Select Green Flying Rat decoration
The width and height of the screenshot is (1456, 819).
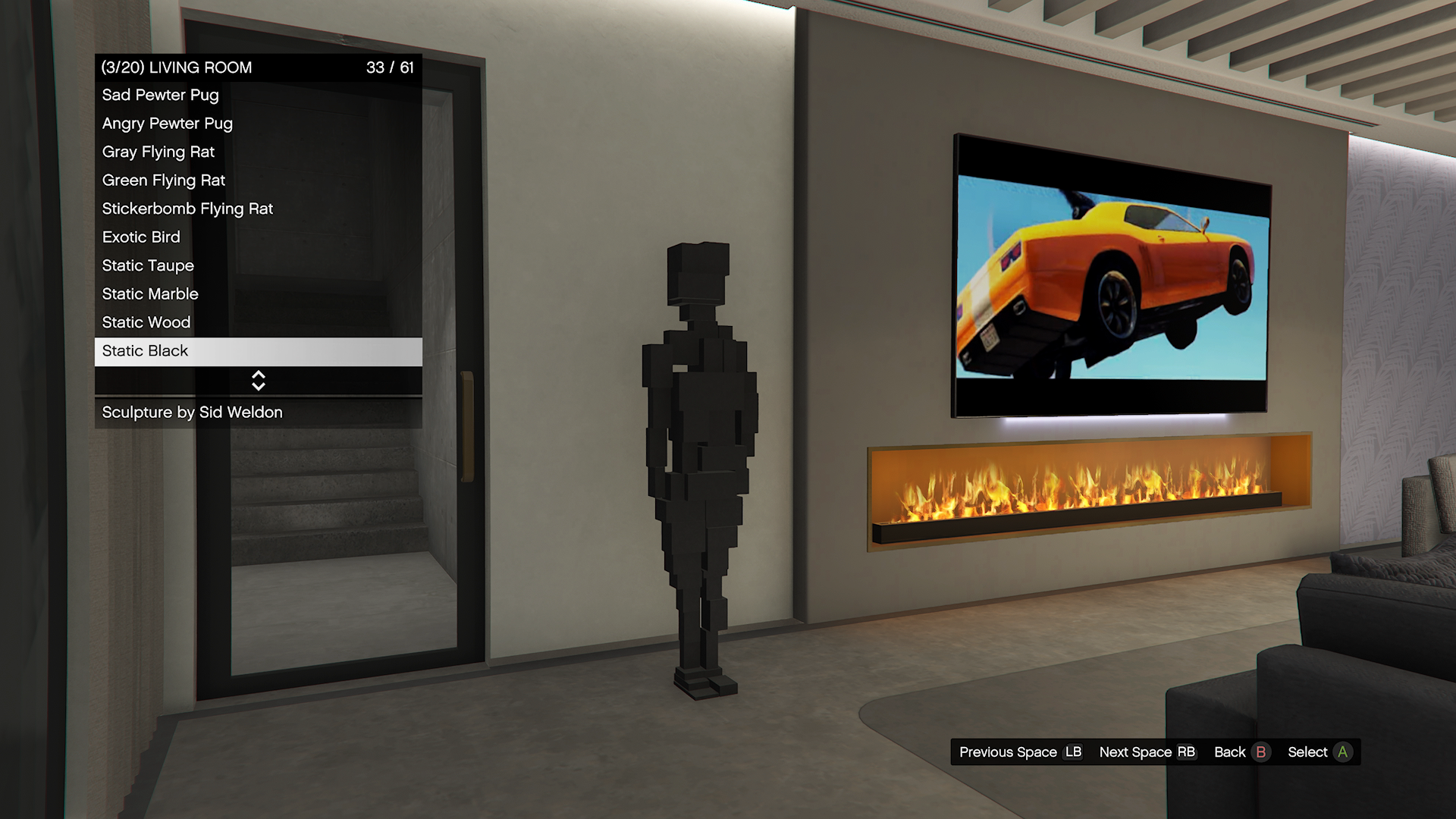tap(258, 180)
